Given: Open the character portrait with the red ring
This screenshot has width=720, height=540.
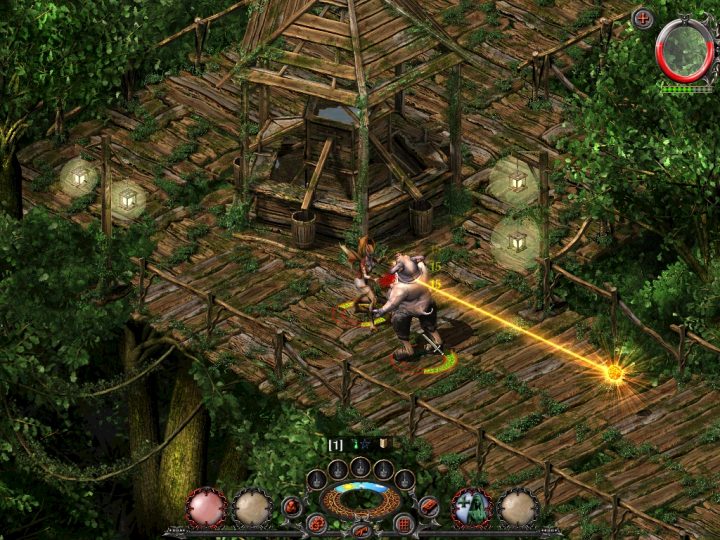Looking at the screenshot, I should click(685, 50).
